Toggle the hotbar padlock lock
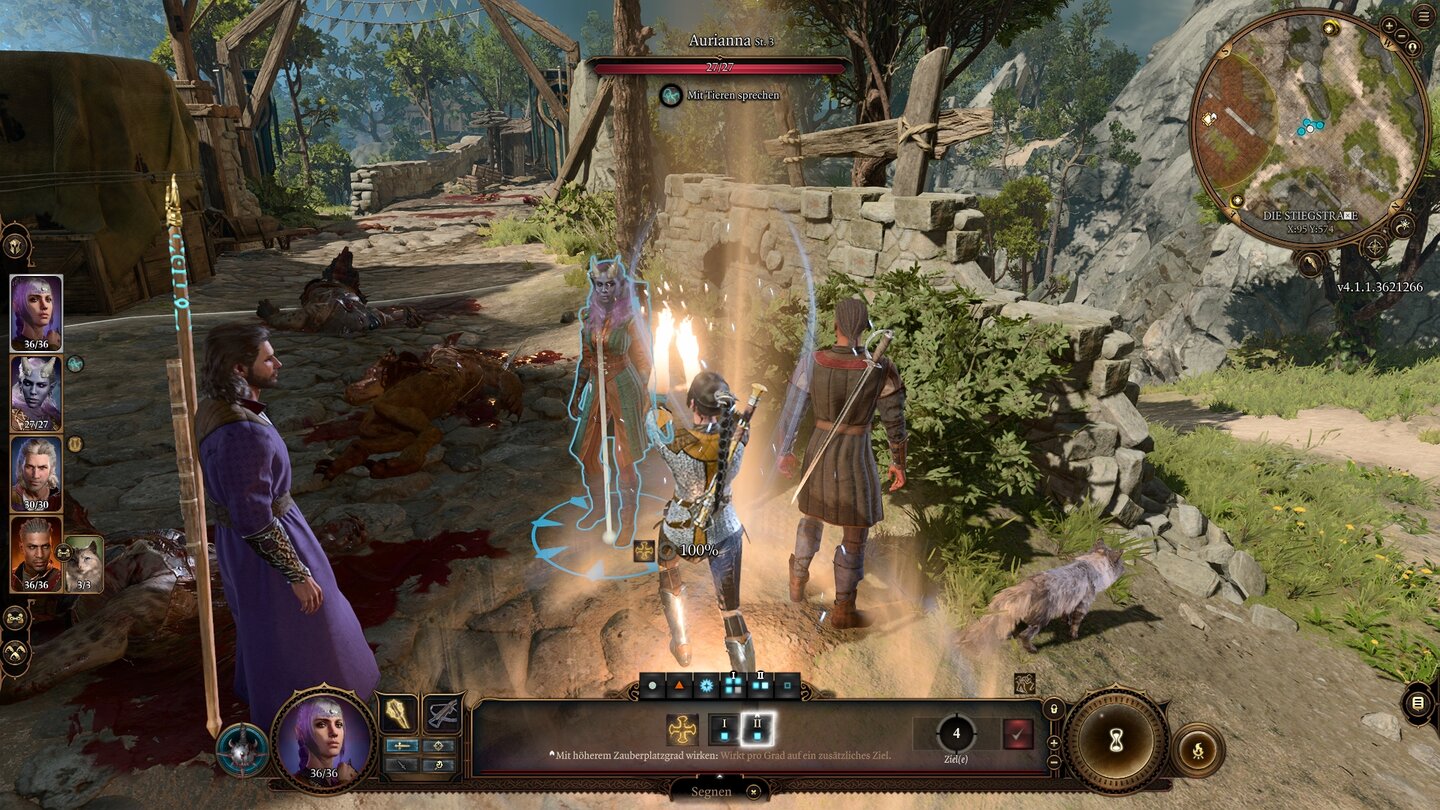 click(x=1051, y=709)
